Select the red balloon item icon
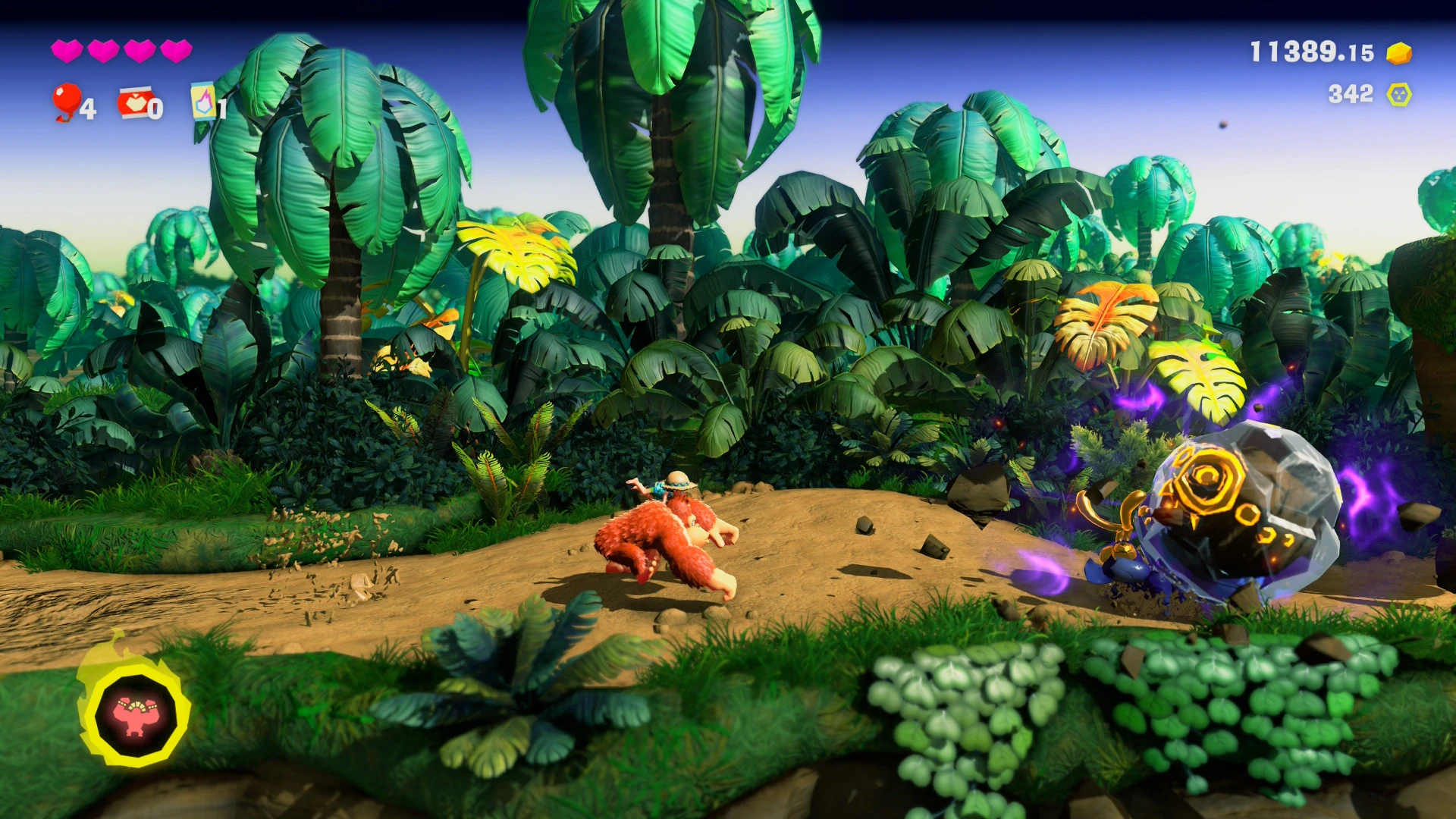The width and height of the screenshot is (1456, 819). coord(66,102)
